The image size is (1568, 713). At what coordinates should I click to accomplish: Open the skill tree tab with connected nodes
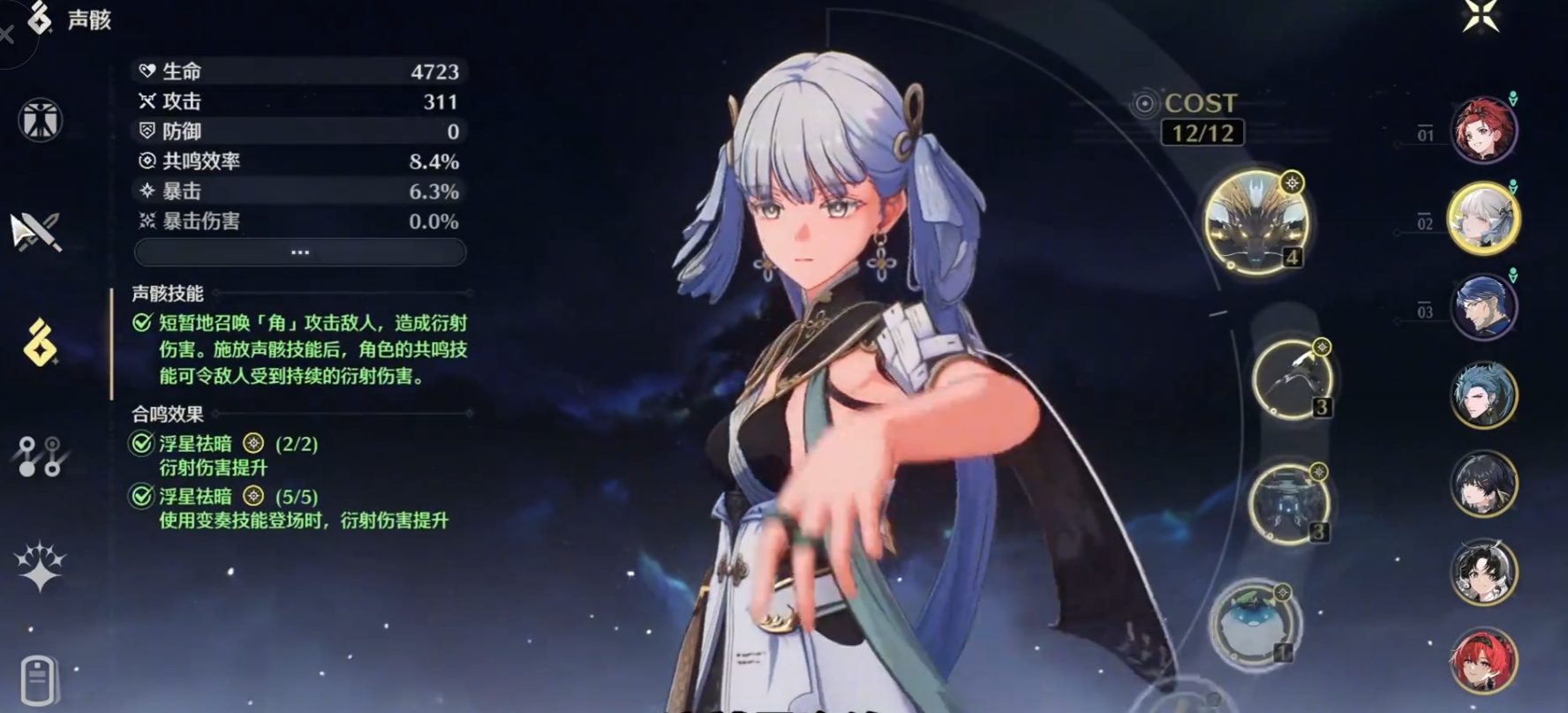39,455
